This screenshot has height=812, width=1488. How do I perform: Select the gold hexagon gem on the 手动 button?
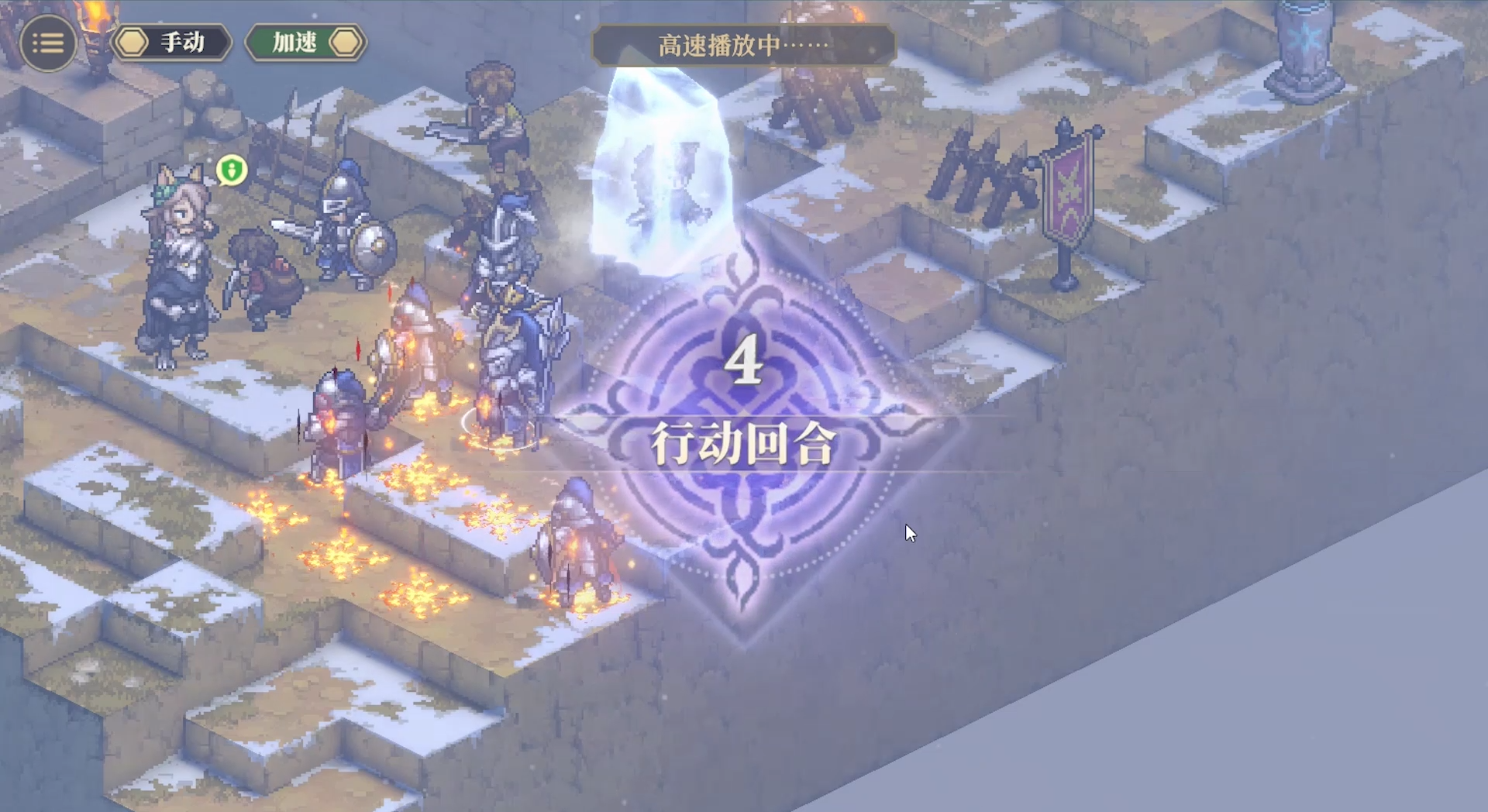133,43
